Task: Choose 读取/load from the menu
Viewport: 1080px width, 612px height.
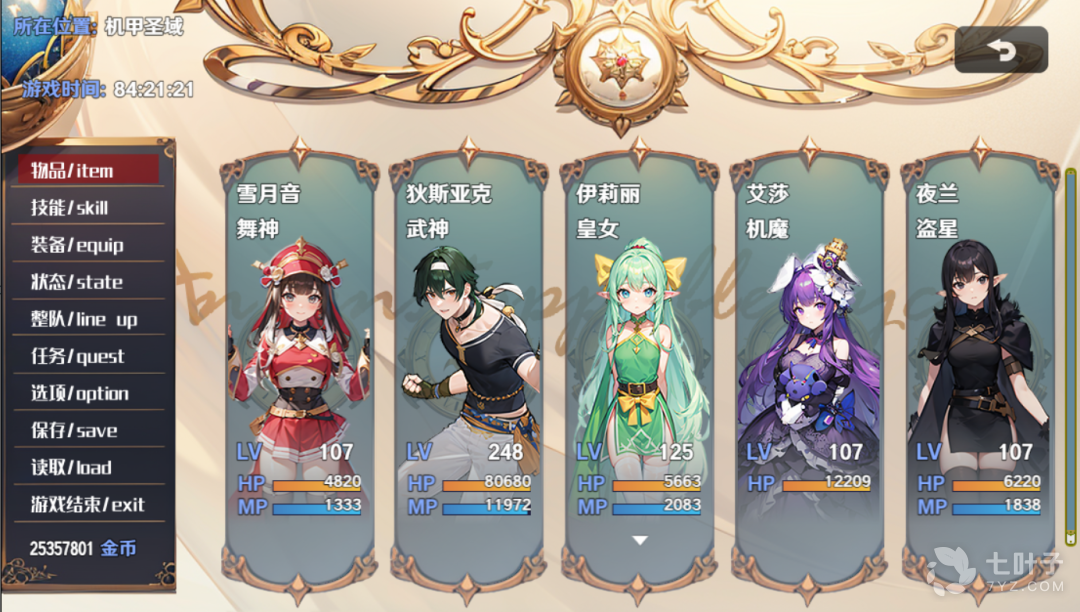Action: tap(88, 467)
